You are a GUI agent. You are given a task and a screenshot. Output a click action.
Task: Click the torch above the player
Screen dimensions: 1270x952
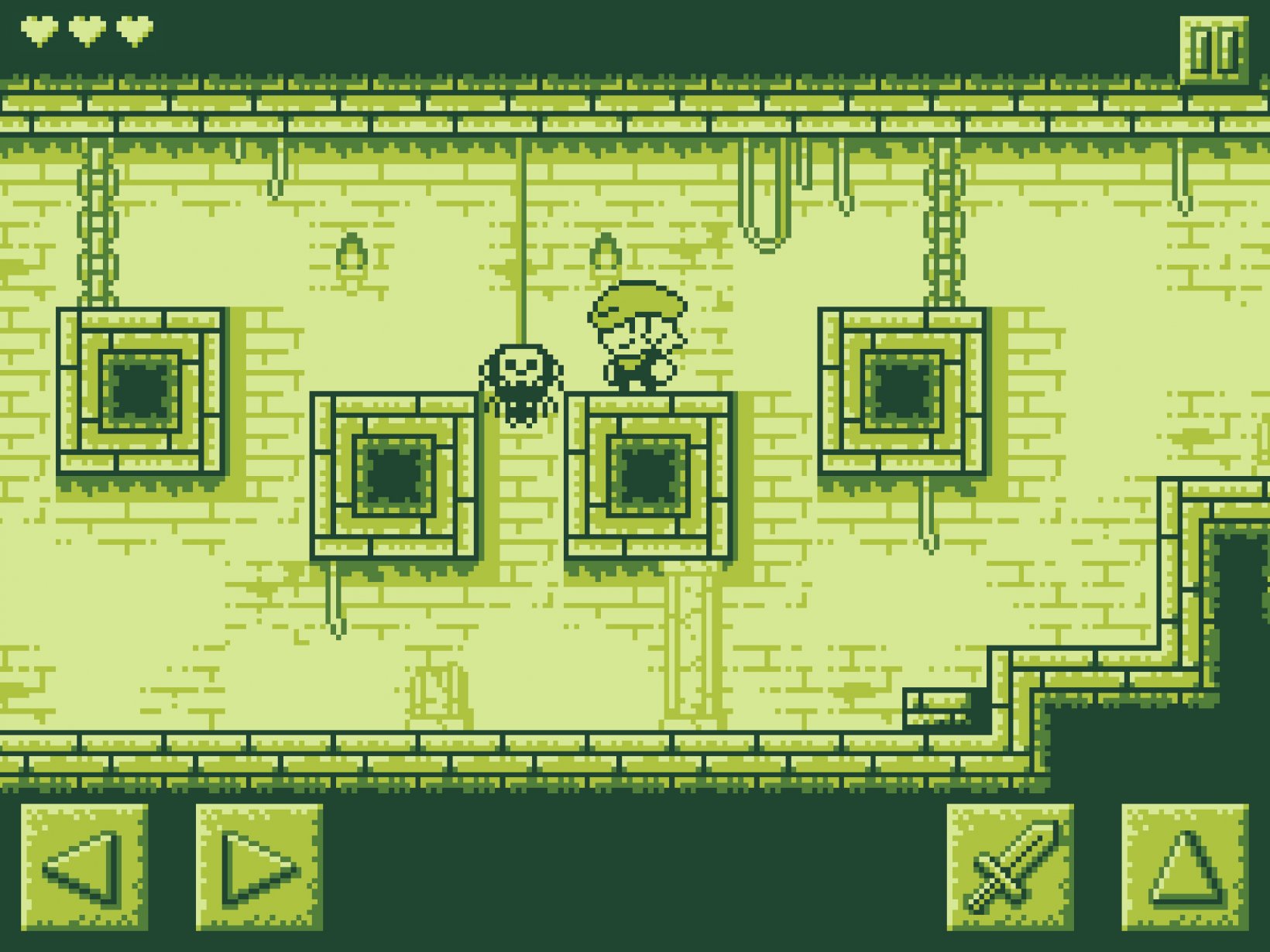606,252
